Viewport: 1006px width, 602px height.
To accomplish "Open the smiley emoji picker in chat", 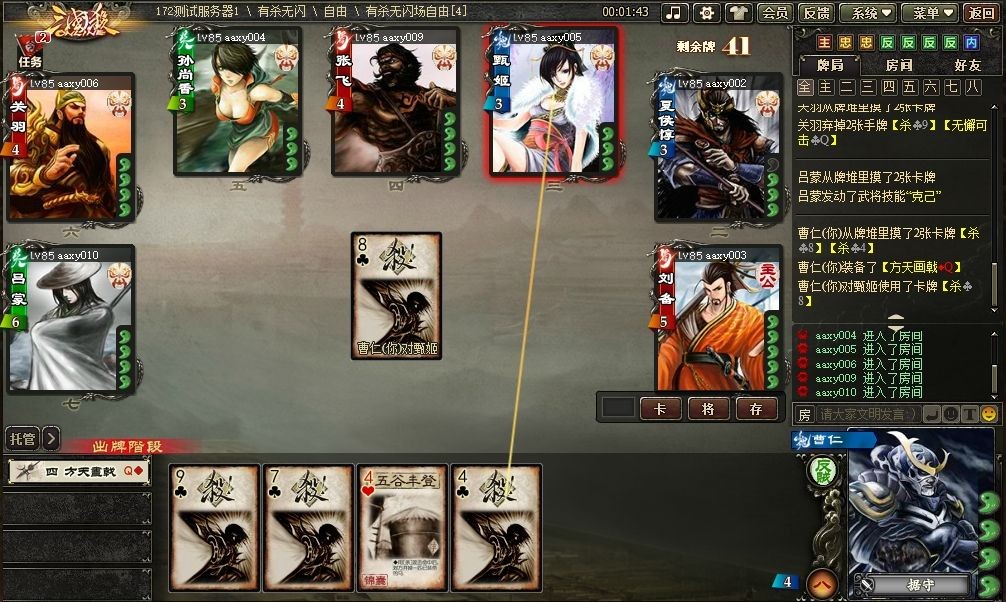I will pos(989,414).
